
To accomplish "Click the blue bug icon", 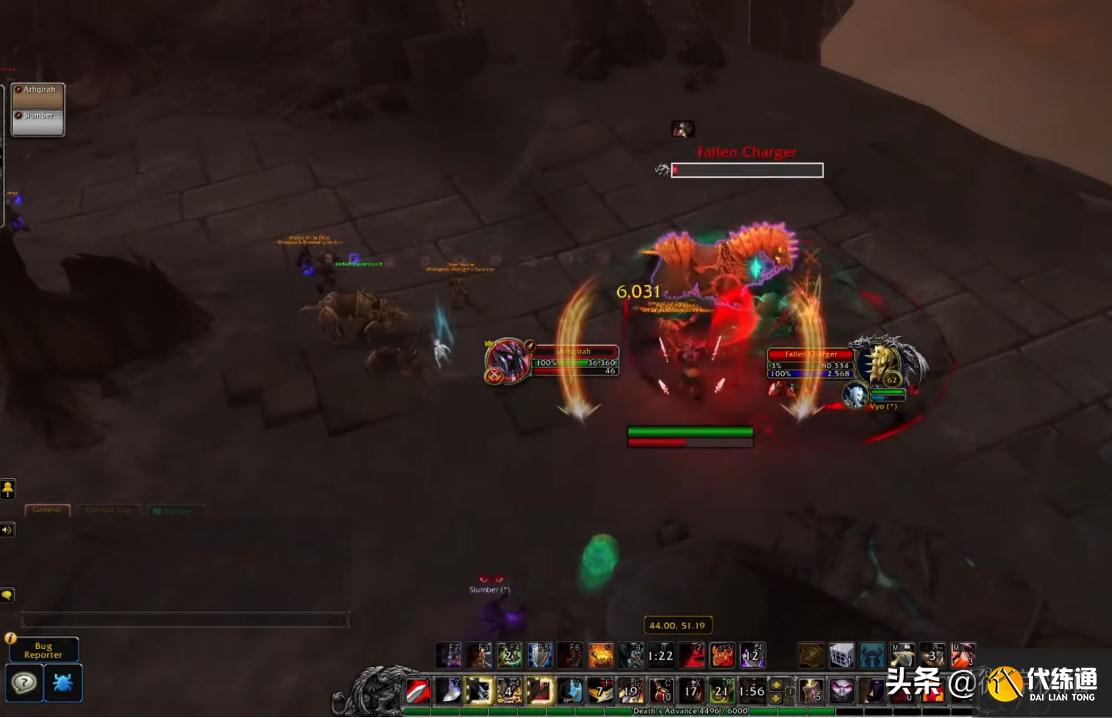I will tap(64, 683).
